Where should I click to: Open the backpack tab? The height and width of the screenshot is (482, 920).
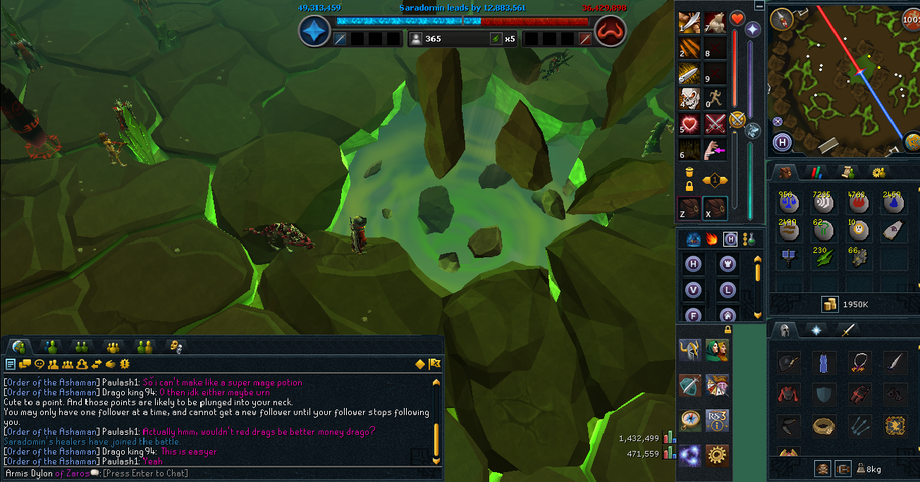tap(786, 172)
